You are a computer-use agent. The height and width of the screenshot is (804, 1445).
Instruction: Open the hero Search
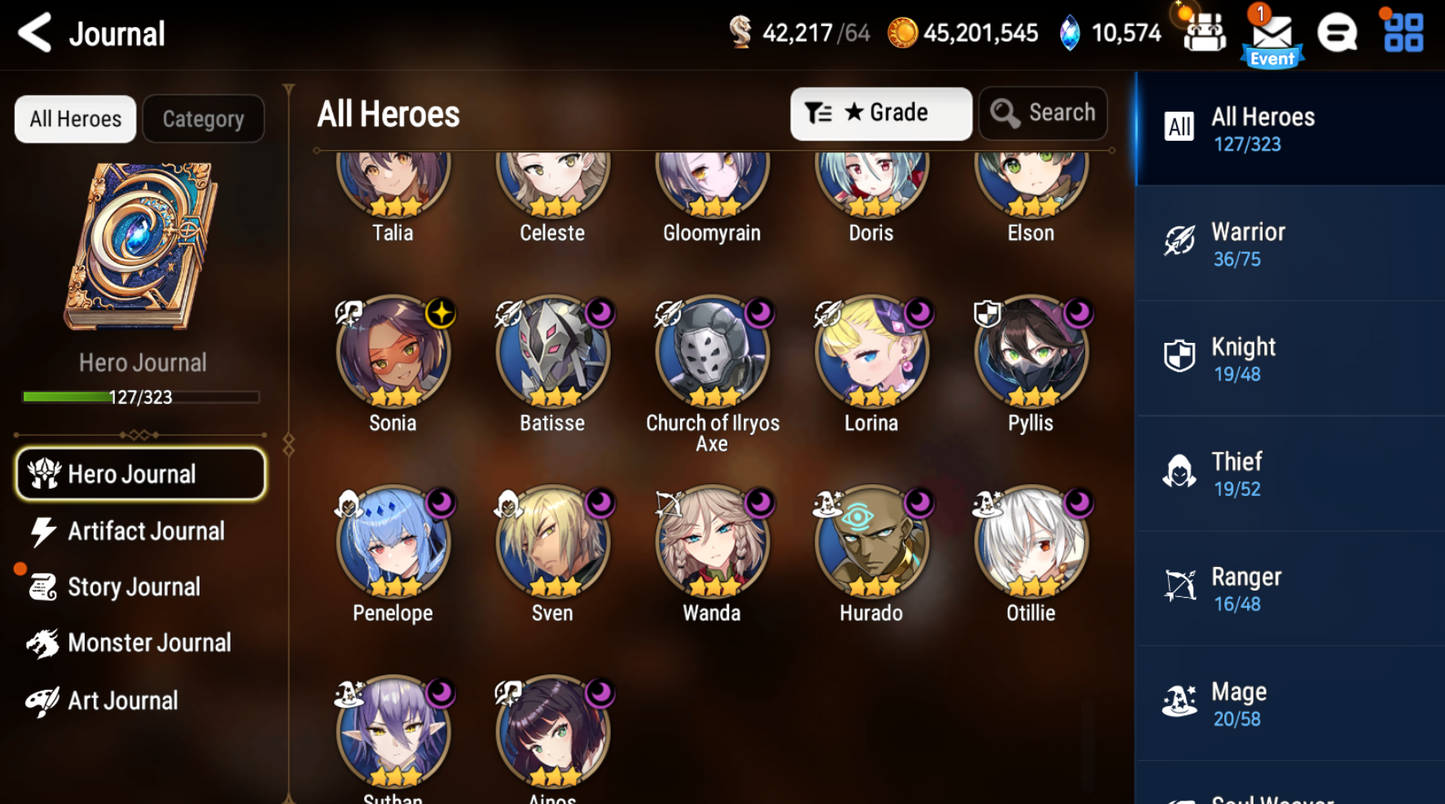1043,113
